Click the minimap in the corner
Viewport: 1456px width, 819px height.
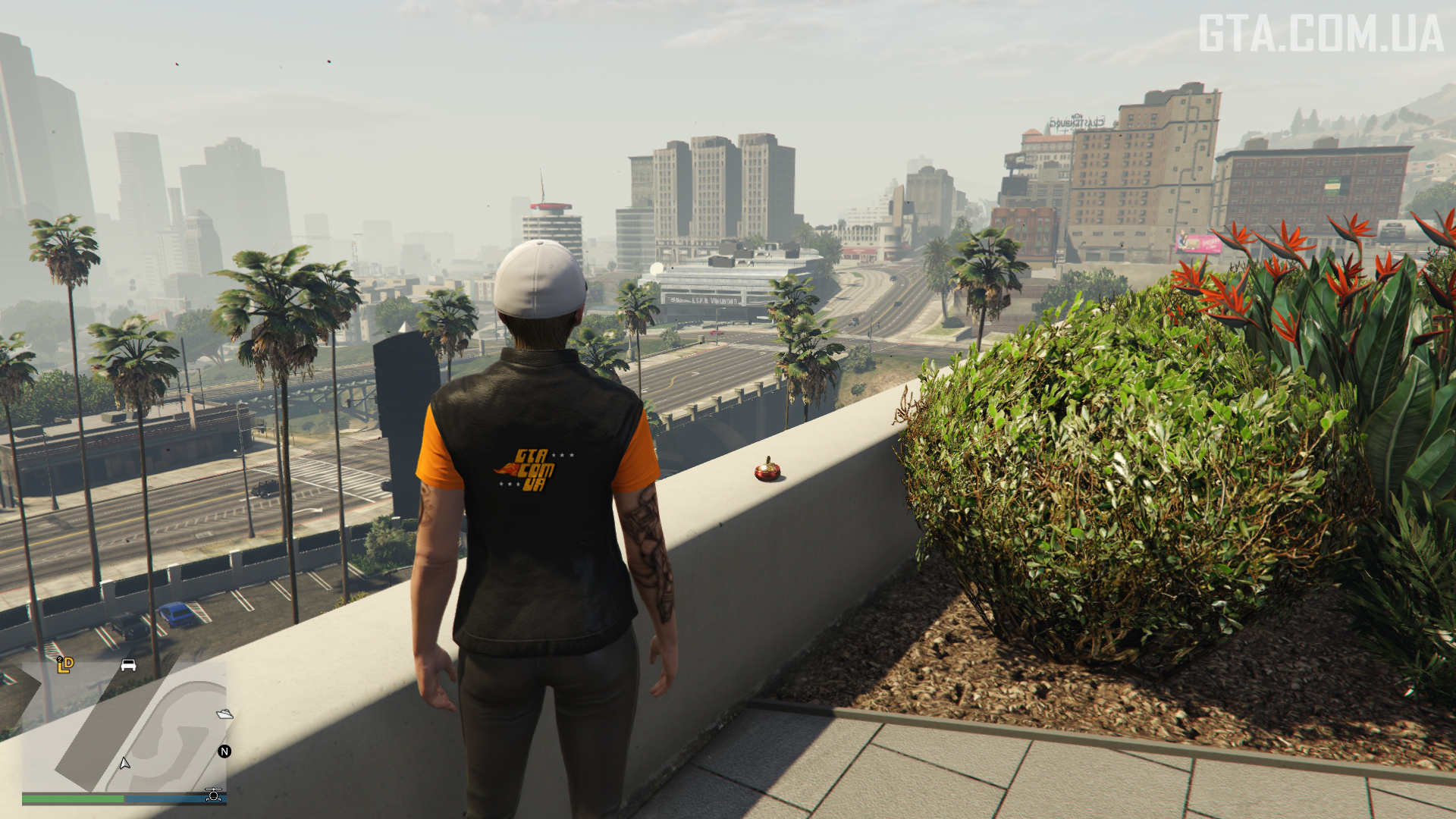(x=124, y=726)
